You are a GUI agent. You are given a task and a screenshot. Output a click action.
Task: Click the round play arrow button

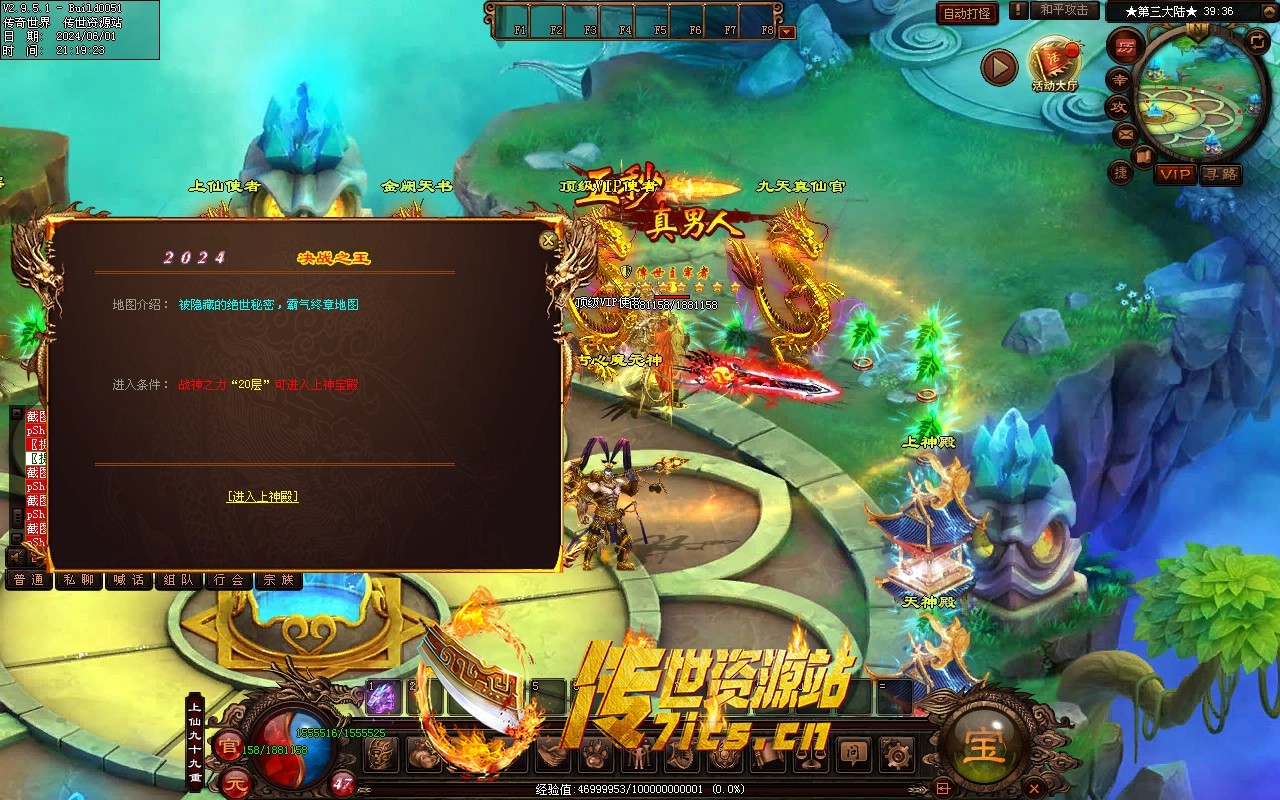point(998,67)
